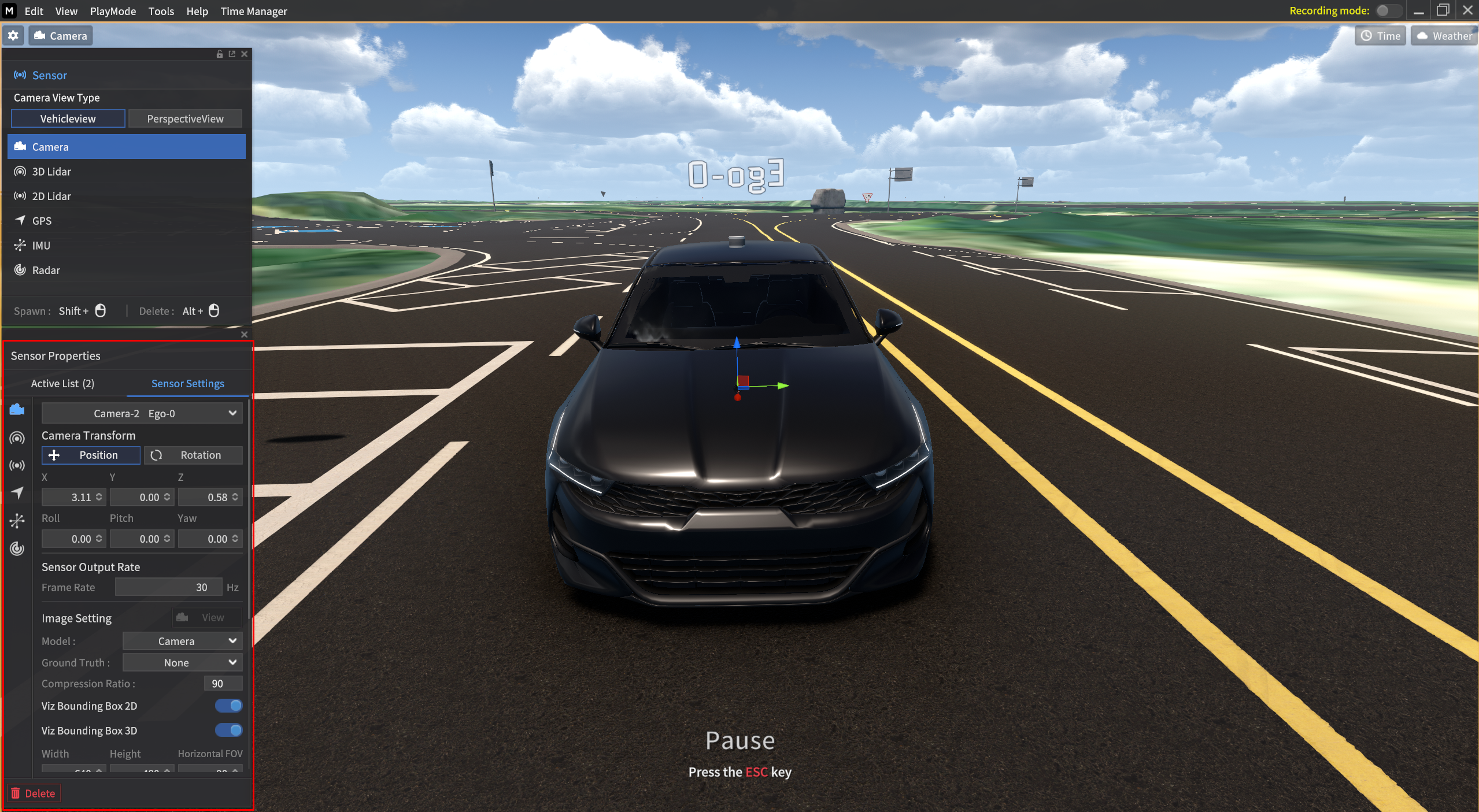Open the Time control at top right
The height and width of the screenshot is (812, 1479).
[1380, 35]
